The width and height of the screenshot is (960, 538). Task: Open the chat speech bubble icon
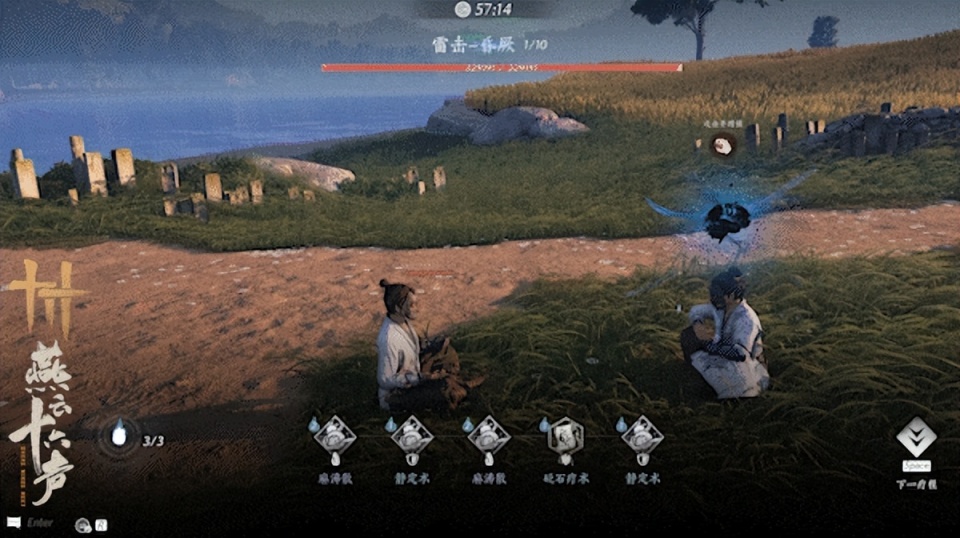pyautogui.click(x=13, y=523)
